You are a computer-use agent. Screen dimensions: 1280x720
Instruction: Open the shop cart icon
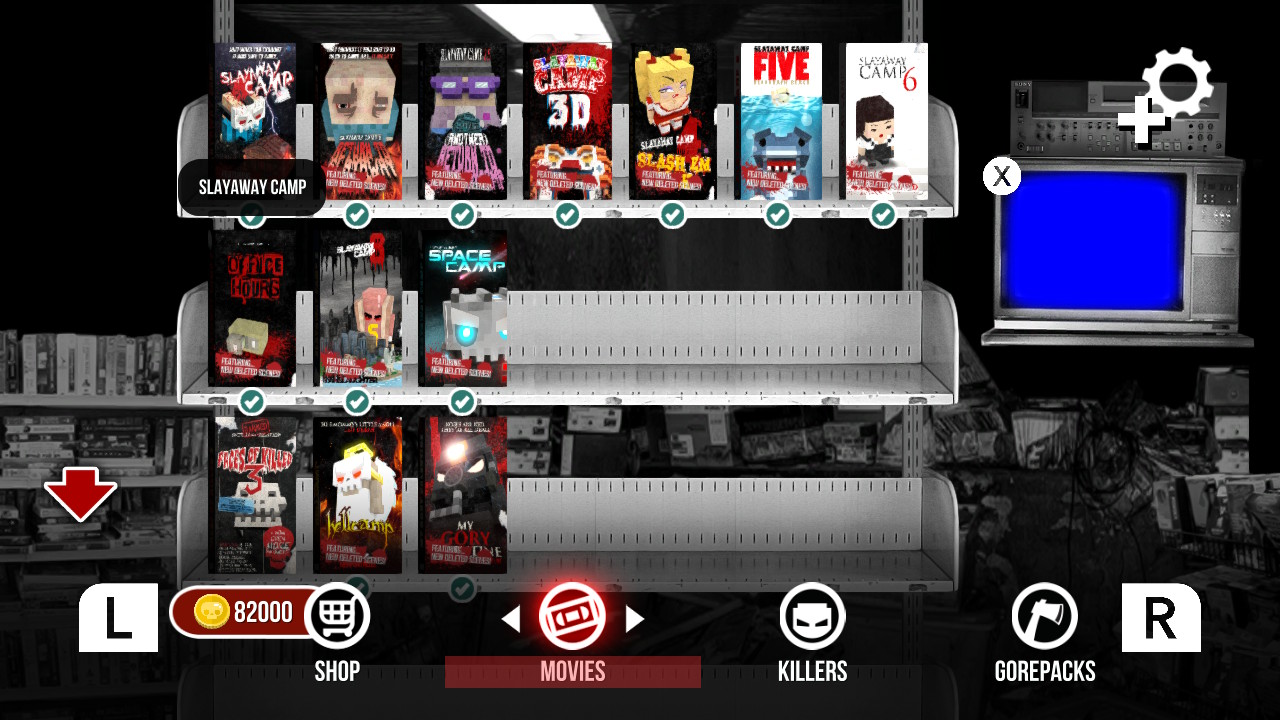click(339, 614)
